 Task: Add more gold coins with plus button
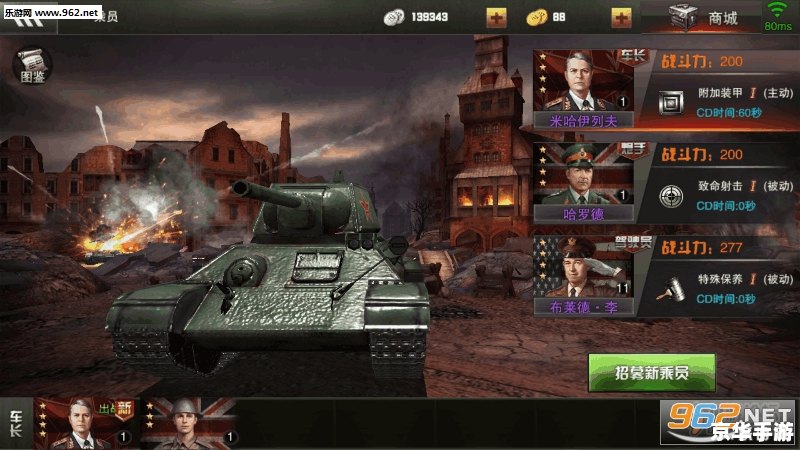[621, 17]
